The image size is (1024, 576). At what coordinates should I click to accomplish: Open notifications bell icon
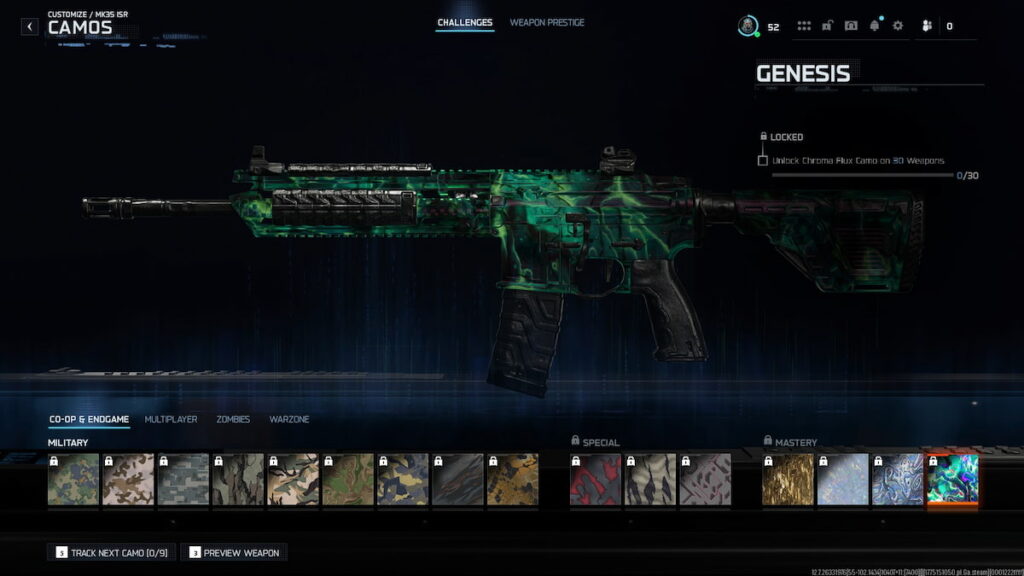874,26
